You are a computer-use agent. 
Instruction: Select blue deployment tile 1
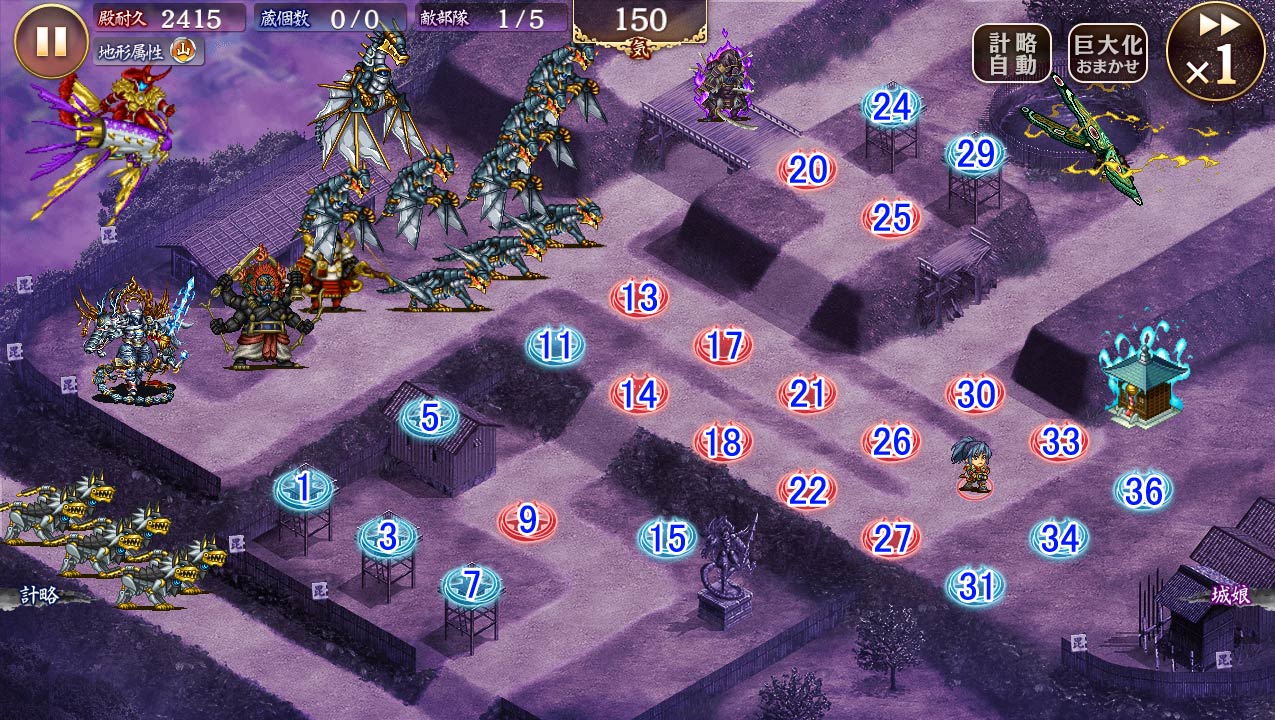click(x=304, y=489)
